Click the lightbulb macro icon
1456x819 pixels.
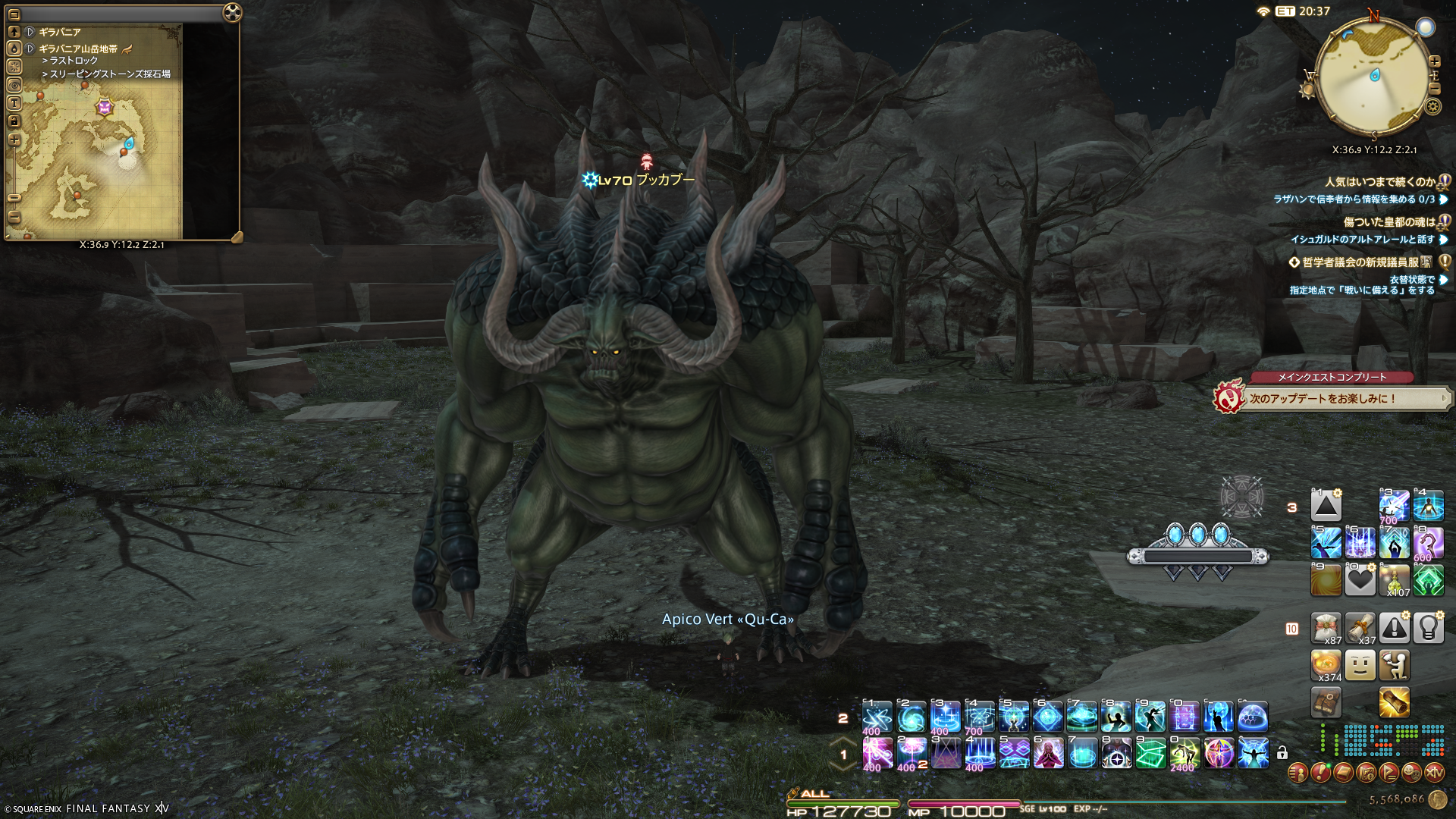tap(1428, 628)
